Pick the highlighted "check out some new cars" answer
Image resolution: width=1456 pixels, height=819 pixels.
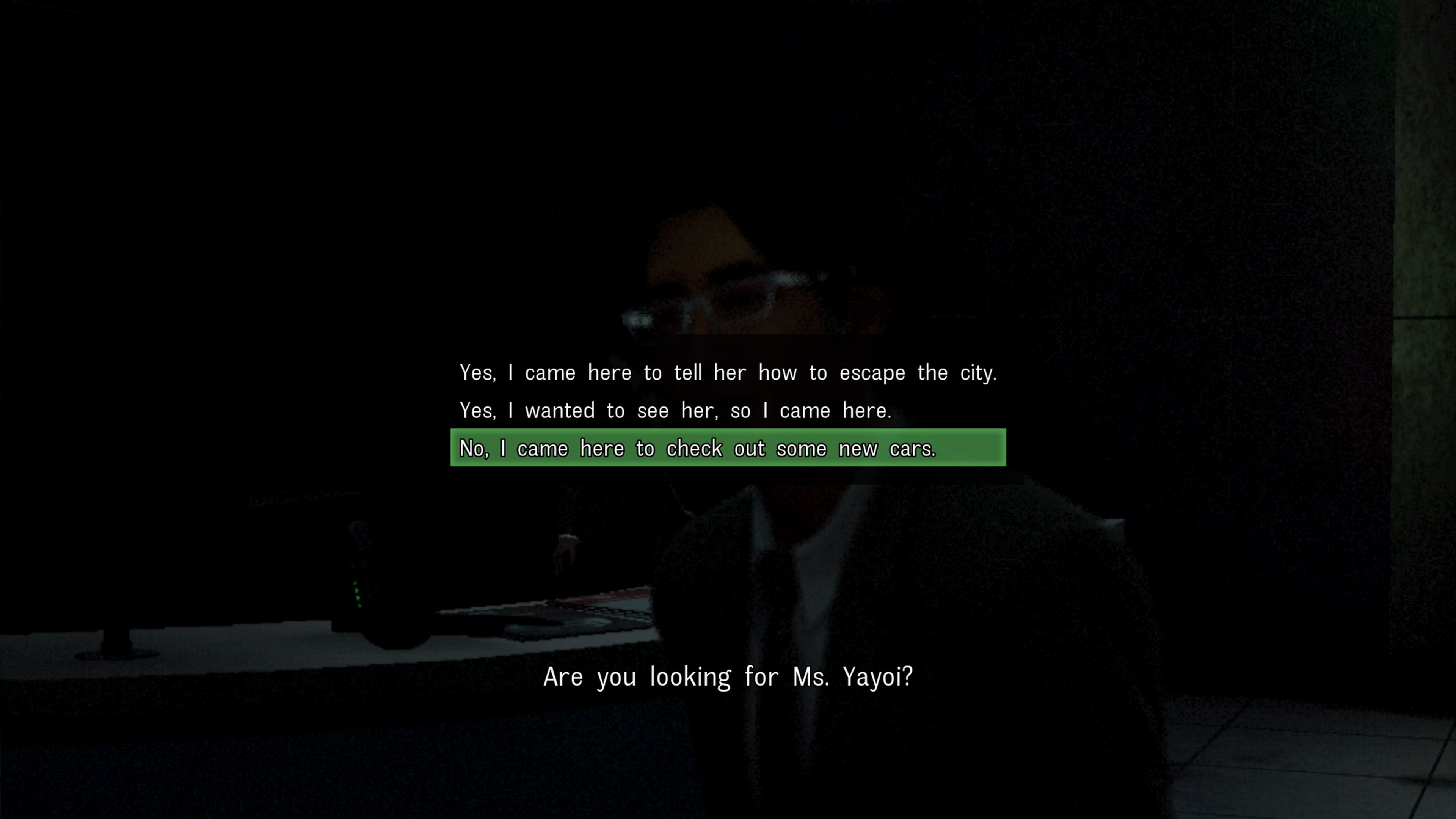pyautogui.click(x=728, y=448)
